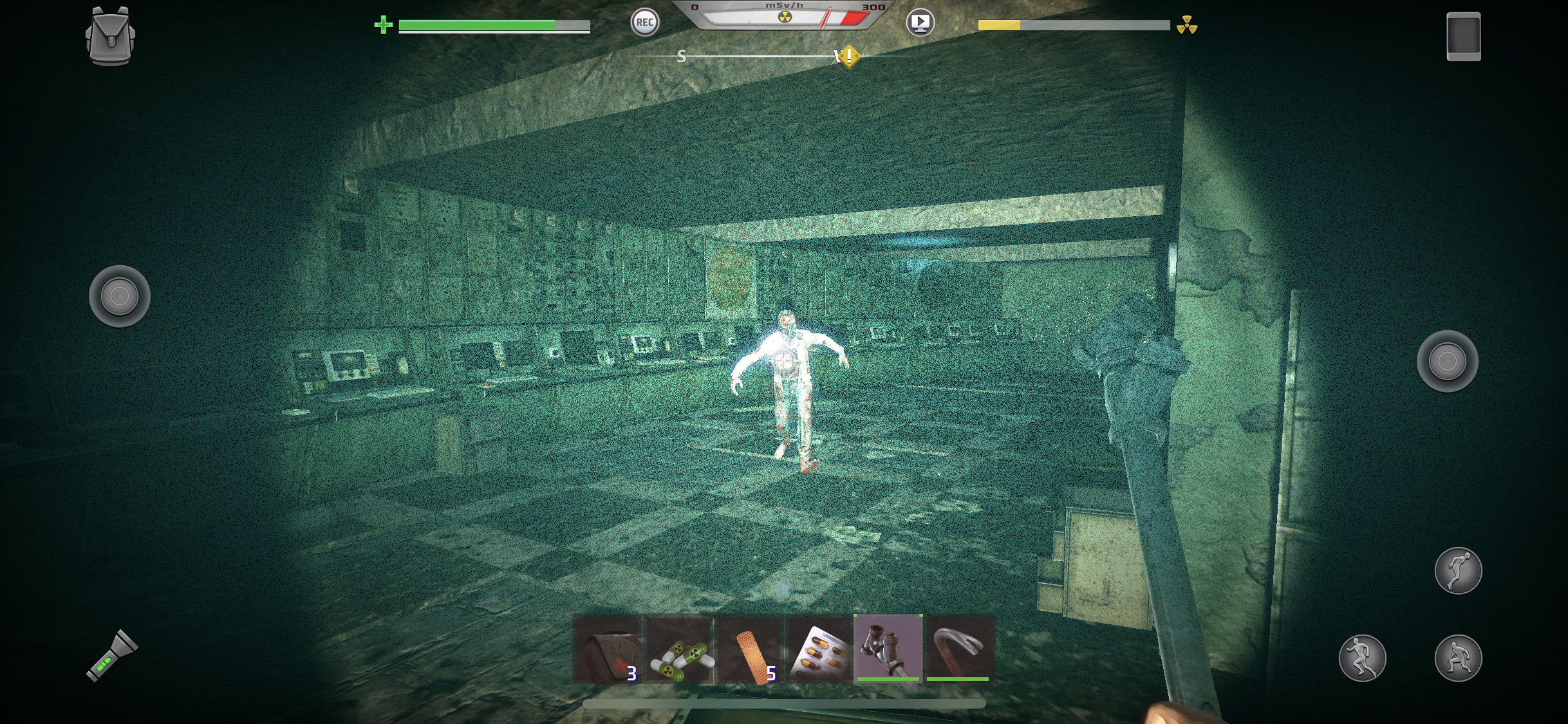Tap the right look joystick
This screenshot has height=724, width=1568.
[1447, 361]
